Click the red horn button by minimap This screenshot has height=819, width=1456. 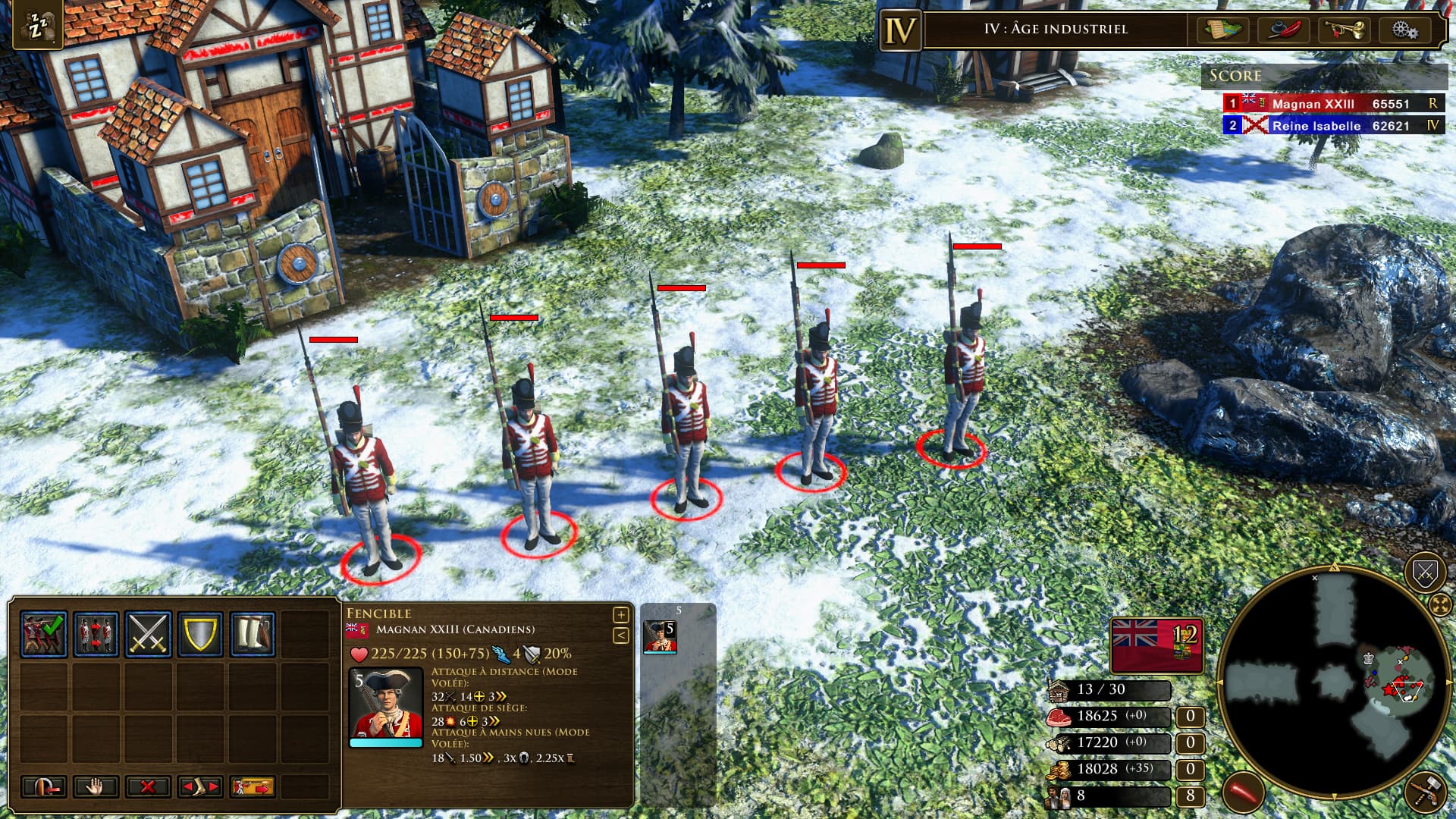1244,792
